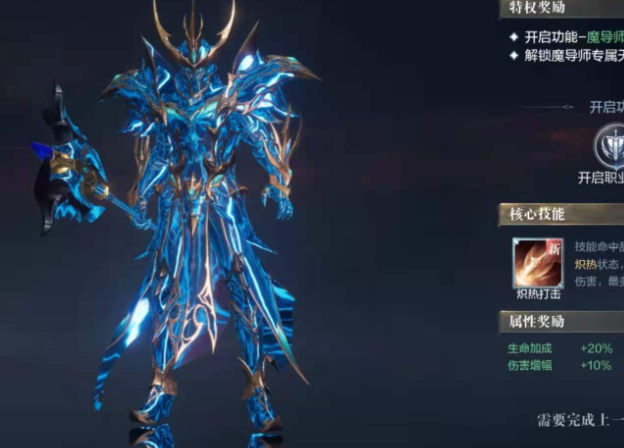Click the 开启职业 shield emblem icon
The height and width of the screenshot is (448, 624).
click(610, 146)
